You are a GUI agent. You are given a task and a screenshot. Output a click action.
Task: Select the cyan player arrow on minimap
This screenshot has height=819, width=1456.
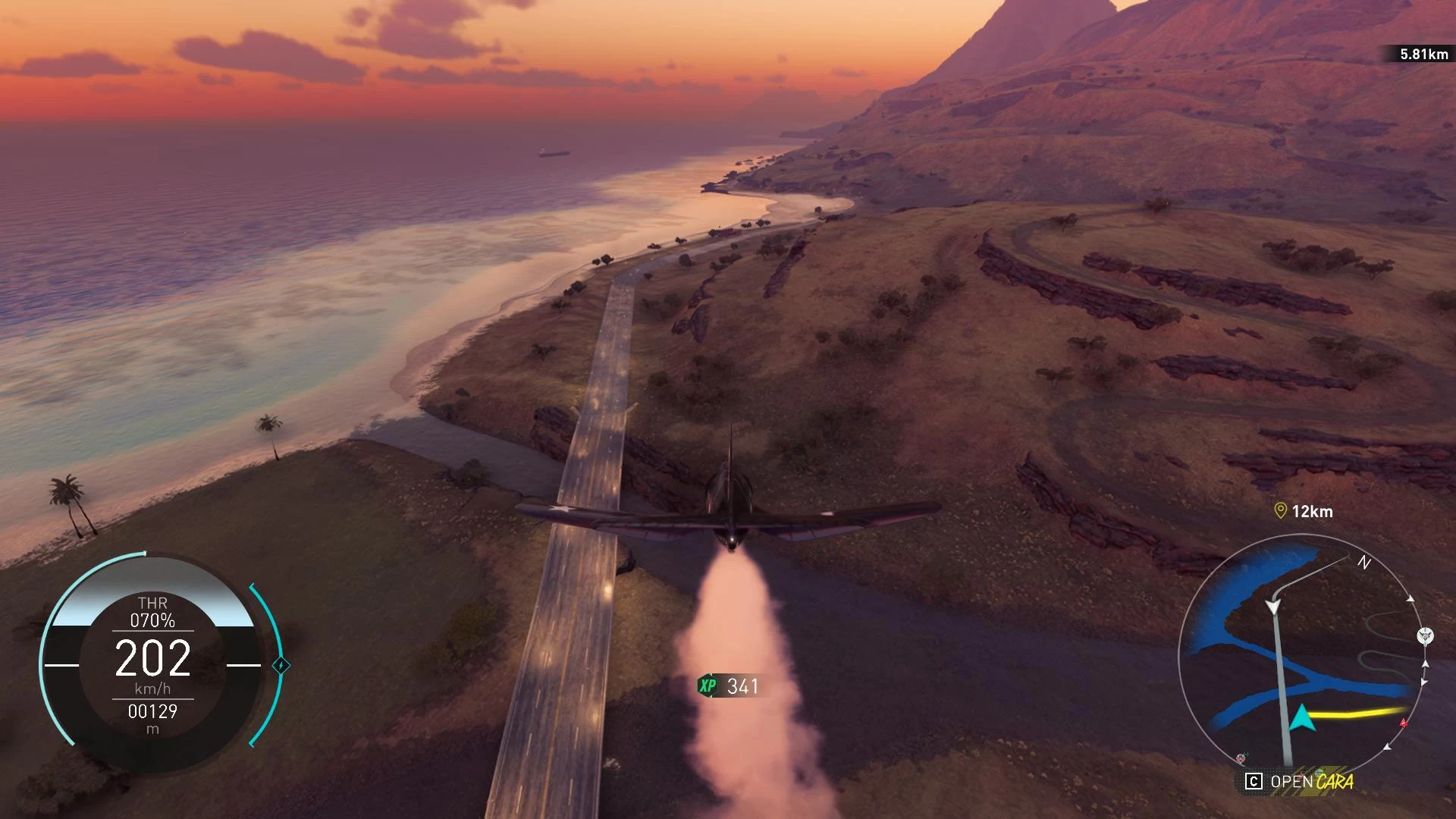click(1301, 717)
